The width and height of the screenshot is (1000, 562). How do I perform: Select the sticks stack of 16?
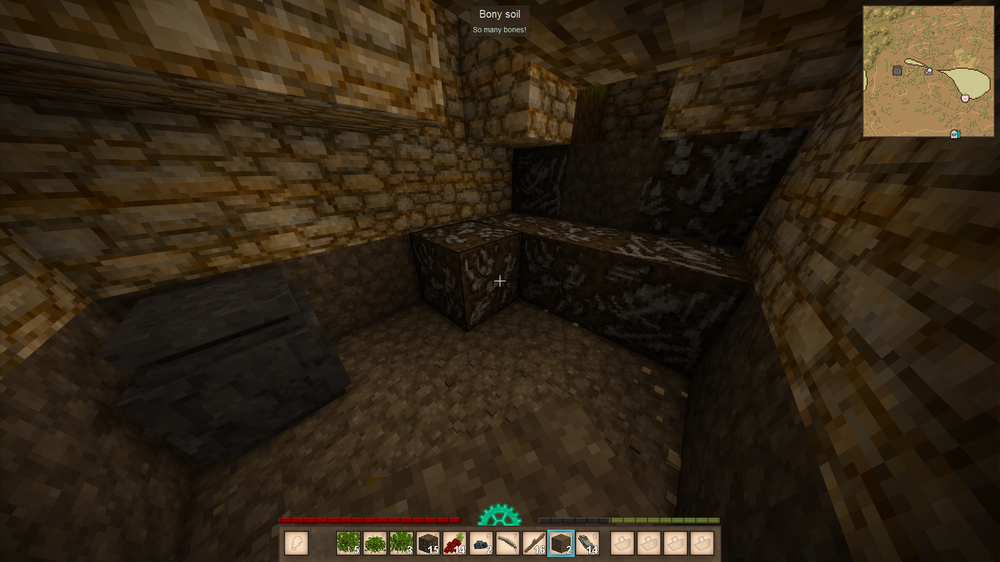click(534, 543)
